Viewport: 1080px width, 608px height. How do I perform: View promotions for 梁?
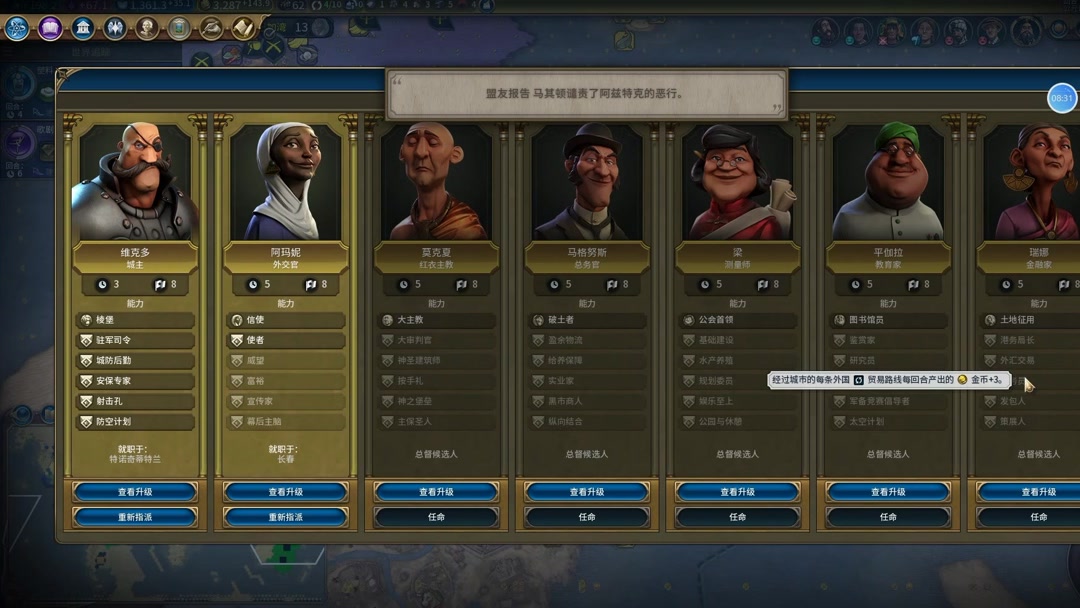[737, 492]
